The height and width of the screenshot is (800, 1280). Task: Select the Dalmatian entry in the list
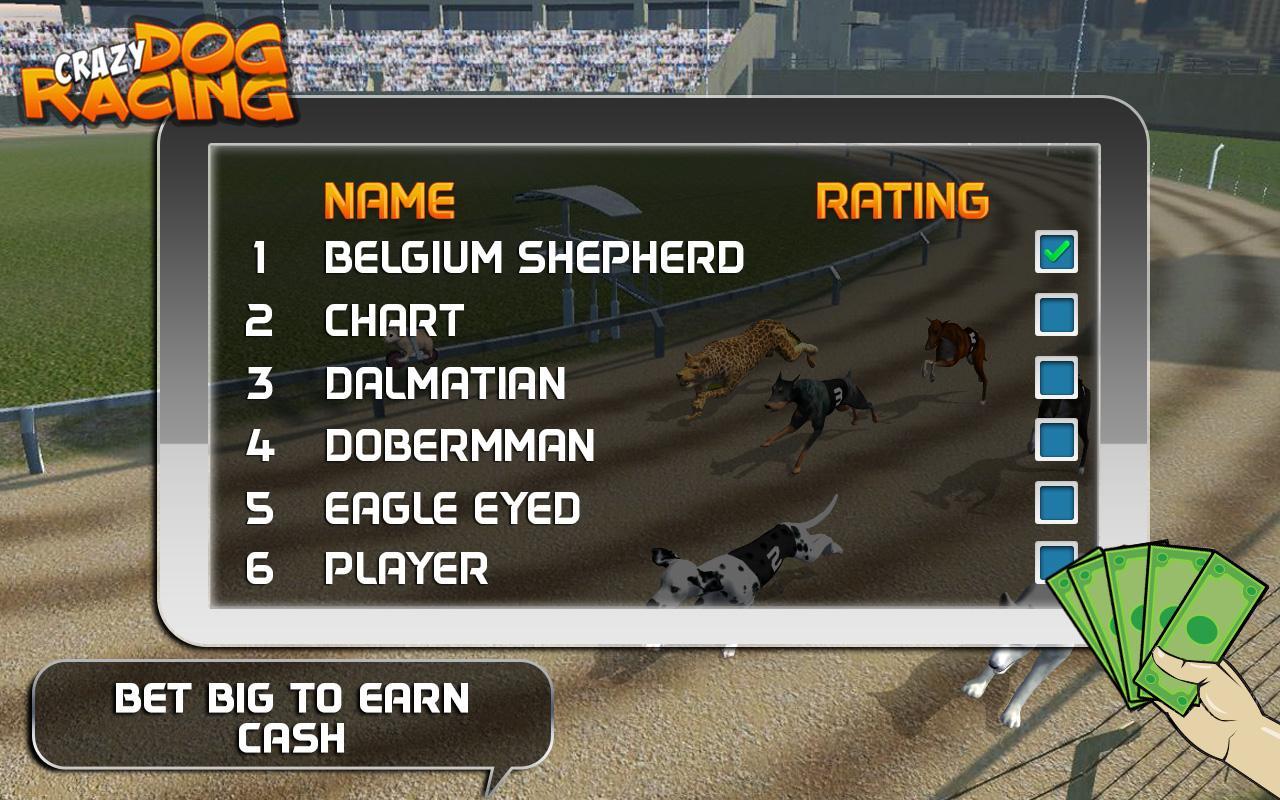(445, 384)
